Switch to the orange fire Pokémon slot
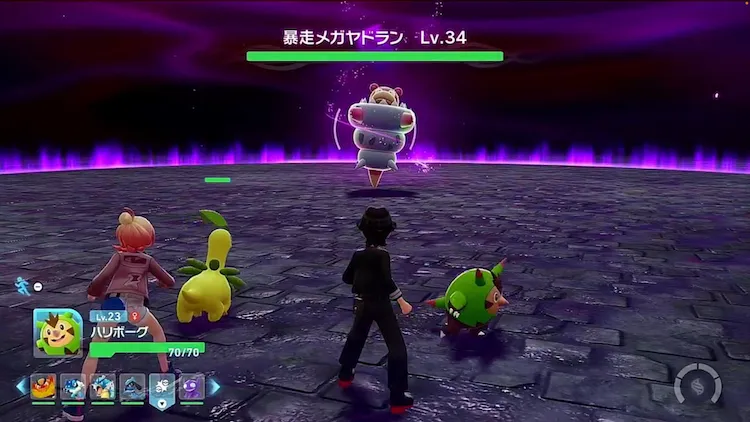750x422 pixels. (43, 386)
